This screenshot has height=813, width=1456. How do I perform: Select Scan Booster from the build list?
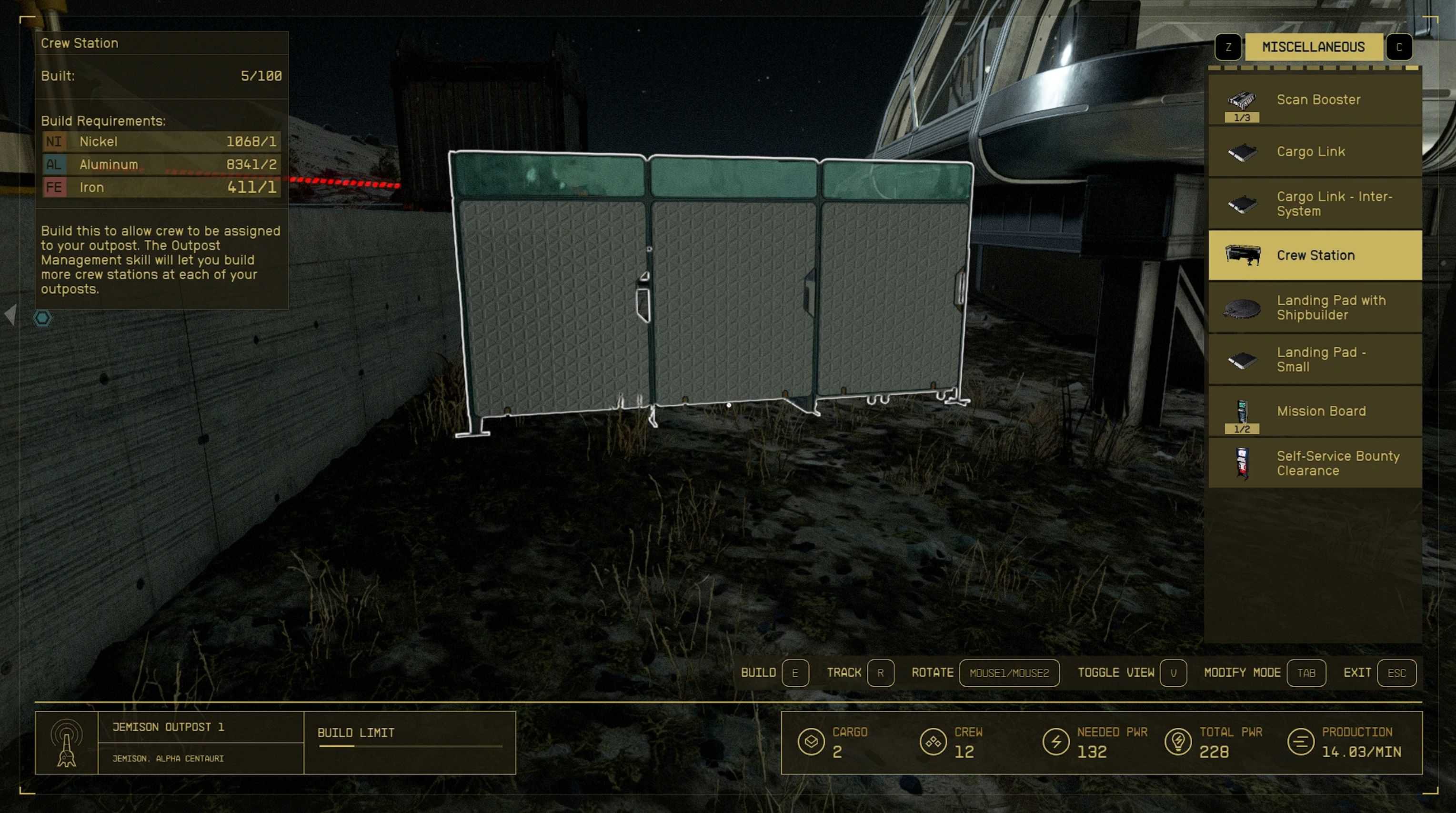[1315, 100]
